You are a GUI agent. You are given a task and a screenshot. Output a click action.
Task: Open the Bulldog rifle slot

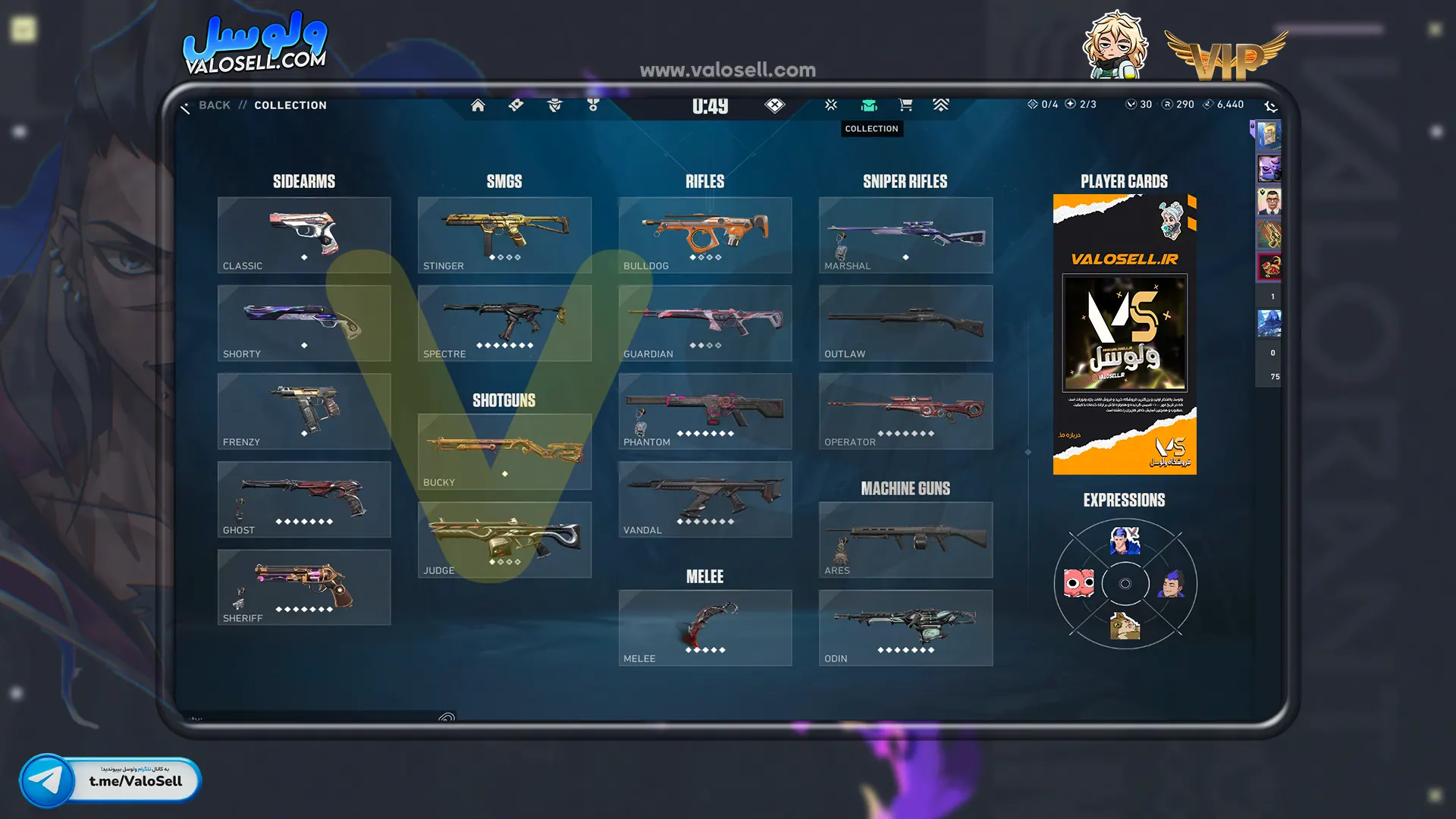(704, 235)
